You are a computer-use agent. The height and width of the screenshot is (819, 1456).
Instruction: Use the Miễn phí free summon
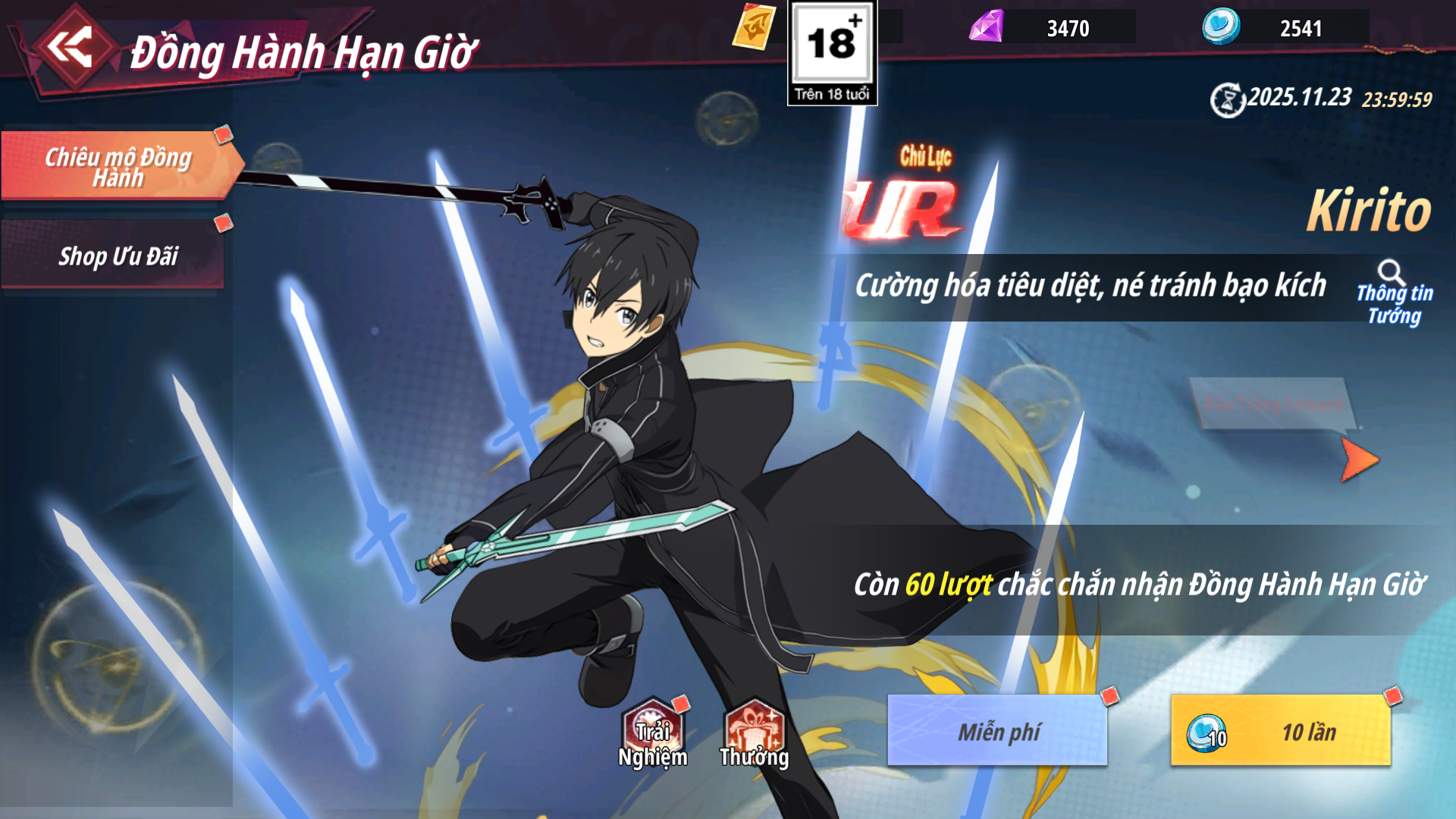pyautogui.click(x=997, y=730)
